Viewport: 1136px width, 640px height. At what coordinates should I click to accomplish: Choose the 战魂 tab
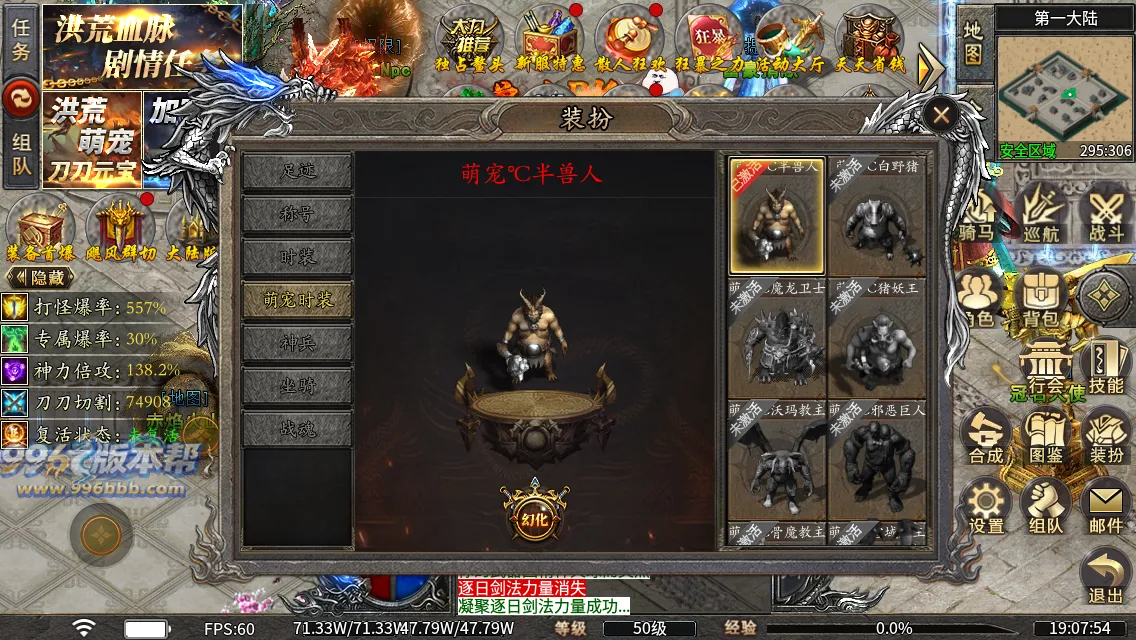297,429
